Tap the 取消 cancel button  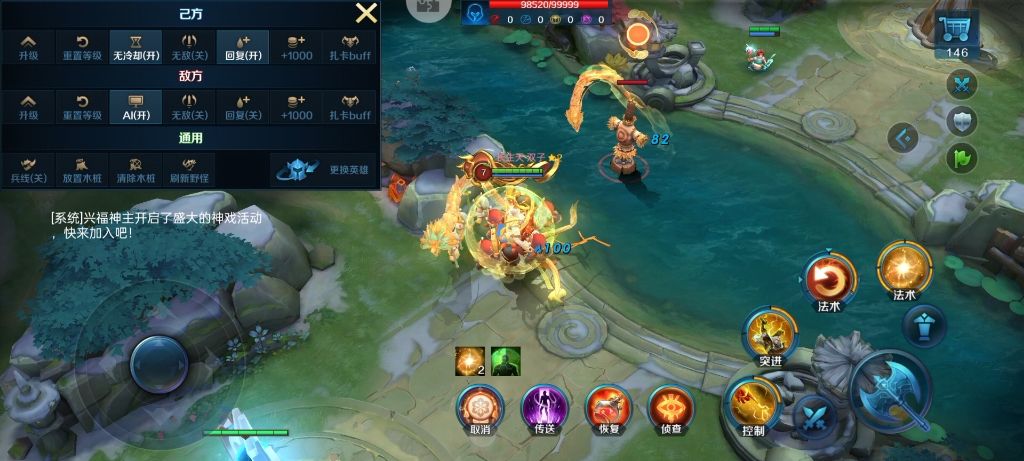click(480, 408)
